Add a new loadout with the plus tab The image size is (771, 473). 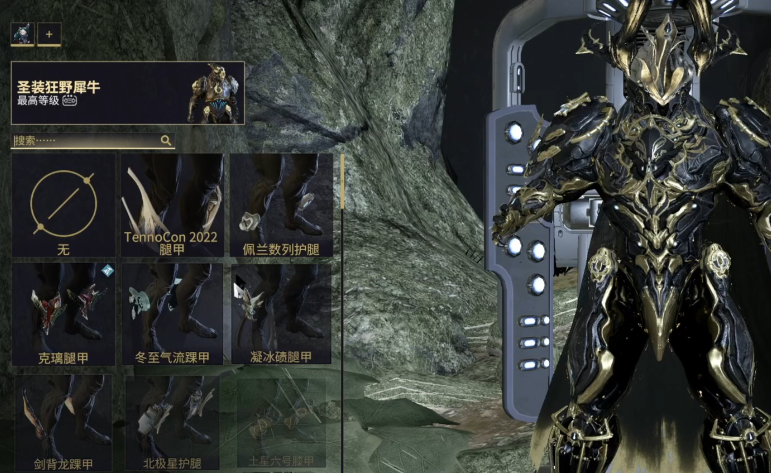tap(49, 34)
